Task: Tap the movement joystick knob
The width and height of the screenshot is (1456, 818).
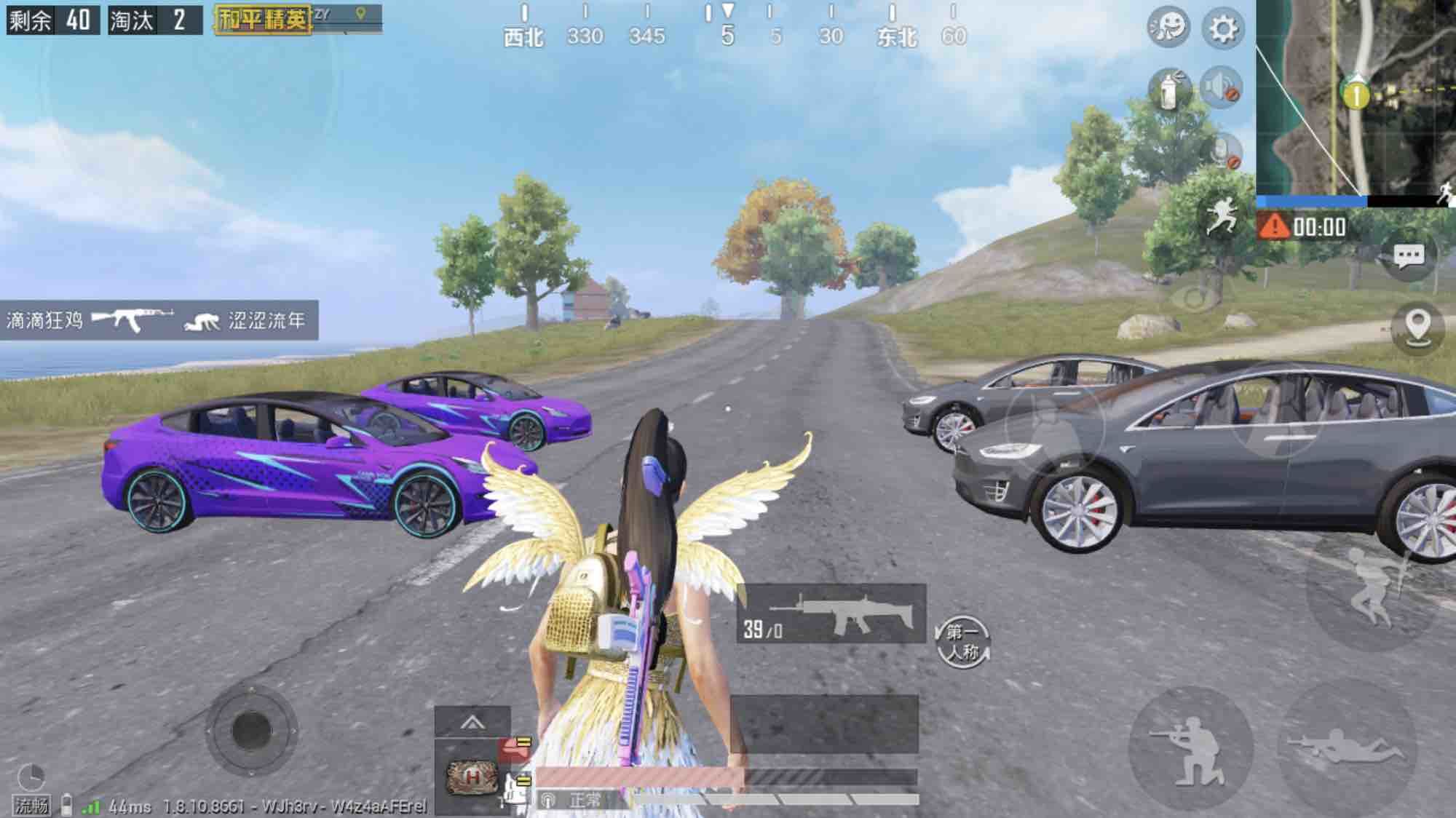Action: [251, 729]
